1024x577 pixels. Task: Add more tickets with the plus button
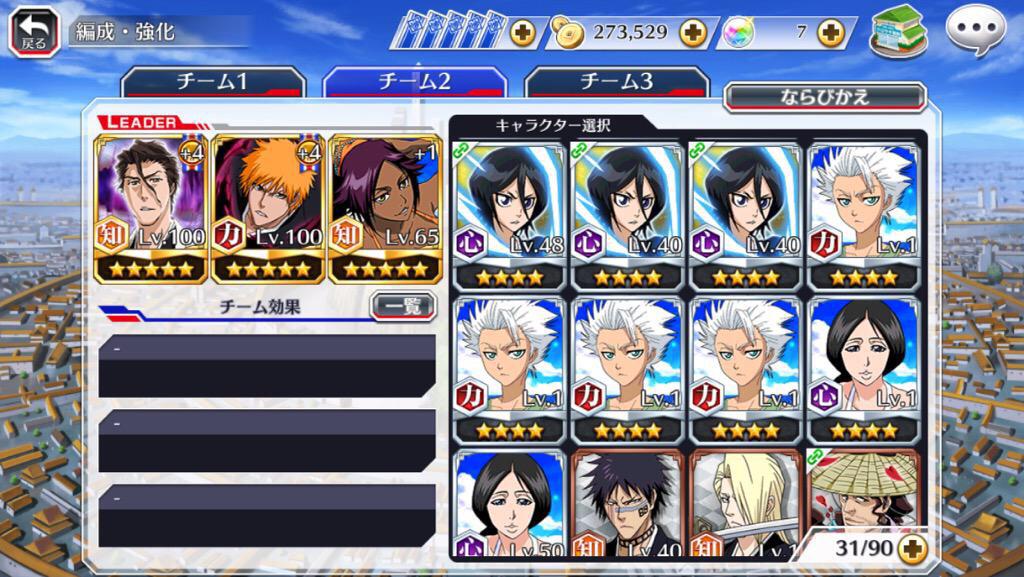522,32
